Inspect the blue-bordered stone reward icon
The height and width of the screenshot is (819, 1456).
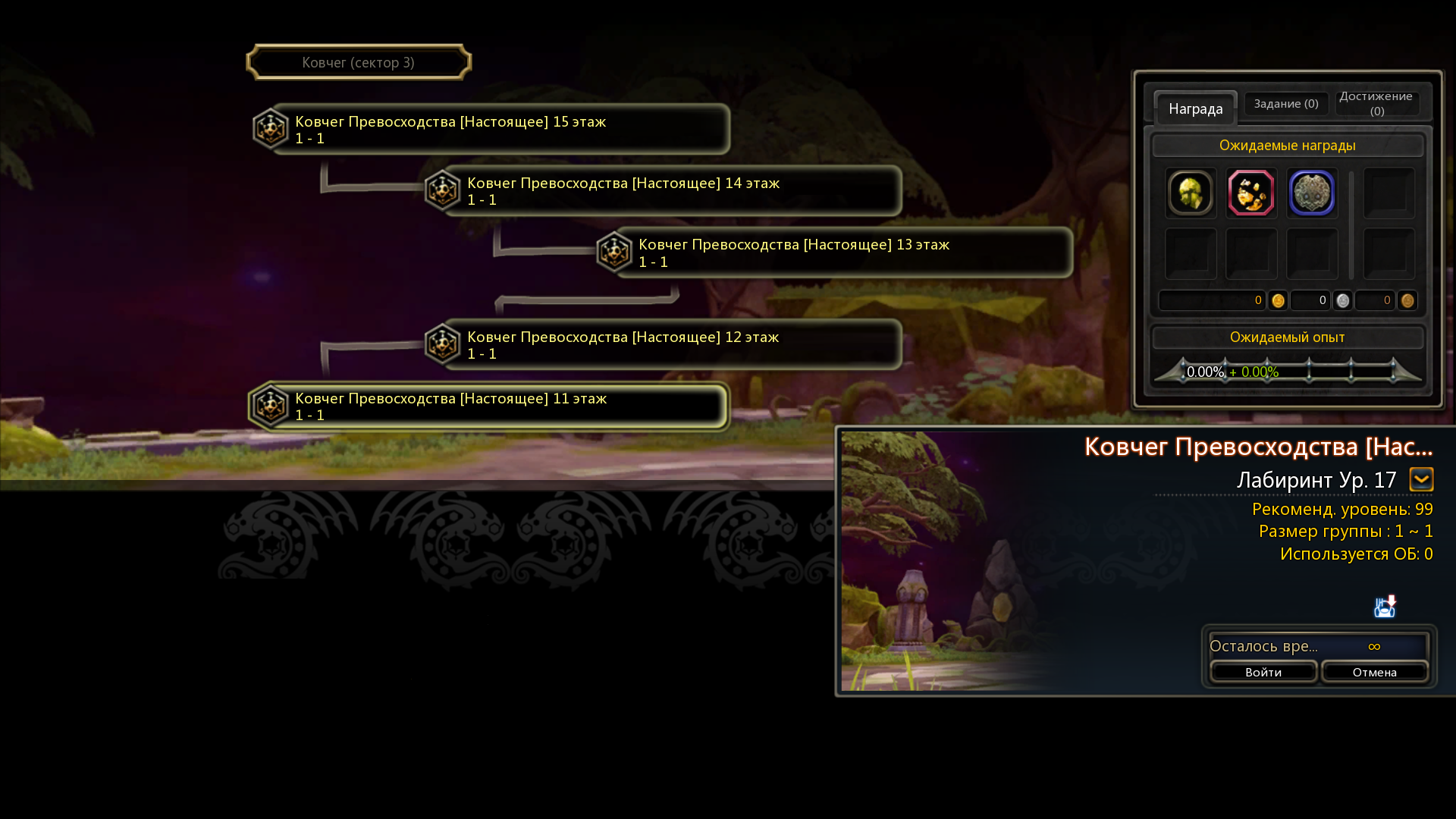coord(1312,193)
